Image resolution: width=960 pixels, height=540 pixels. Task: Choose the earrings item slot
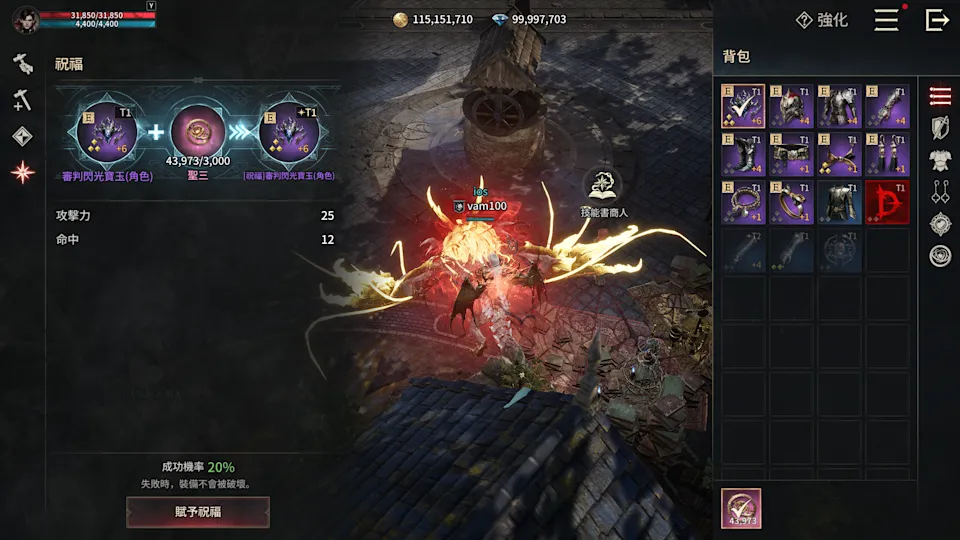pos(887,154)
